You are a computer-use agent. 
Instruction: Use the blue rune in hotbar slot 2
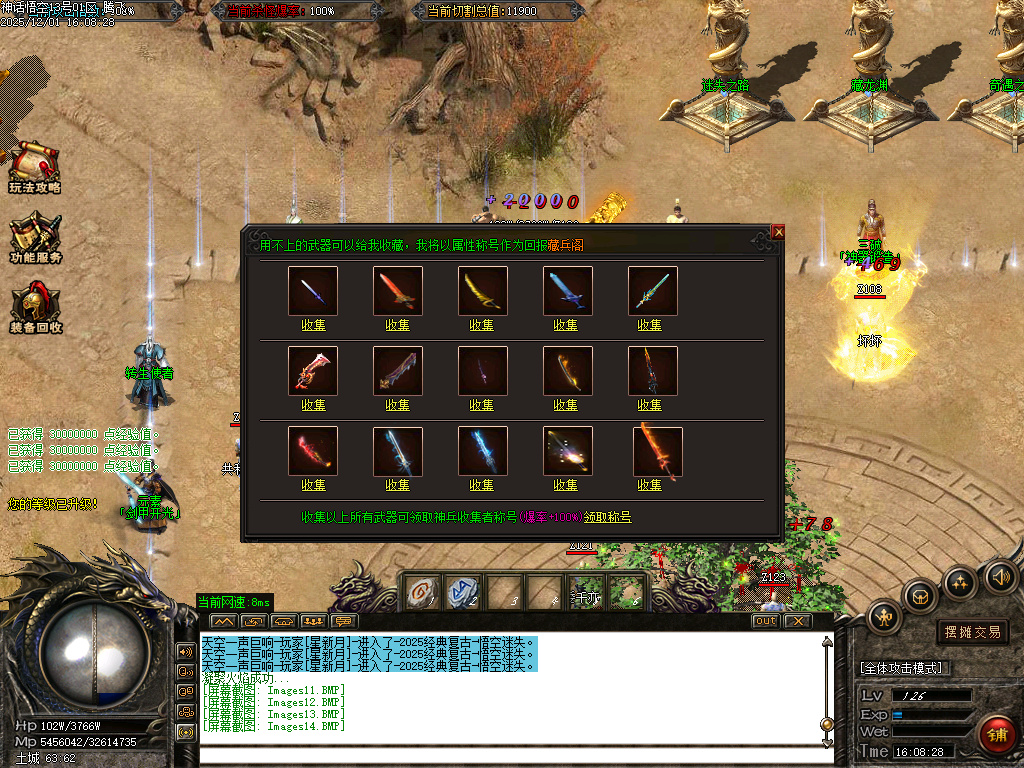coord(461,593)
